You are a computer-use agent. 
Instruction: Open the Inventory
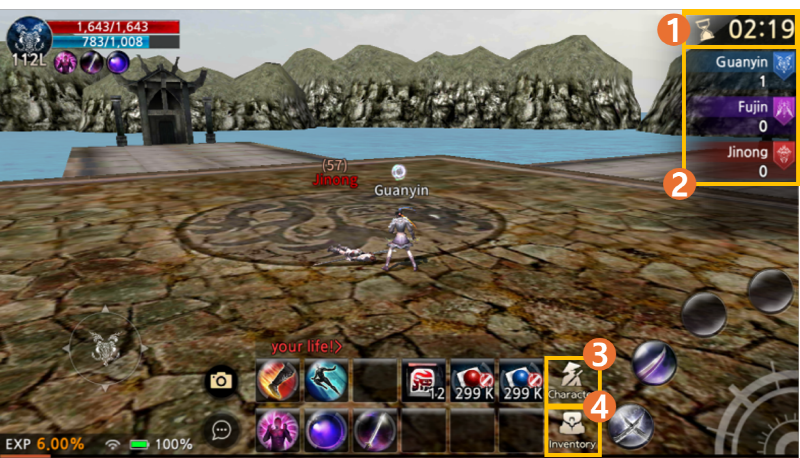(x=572, y=429)
